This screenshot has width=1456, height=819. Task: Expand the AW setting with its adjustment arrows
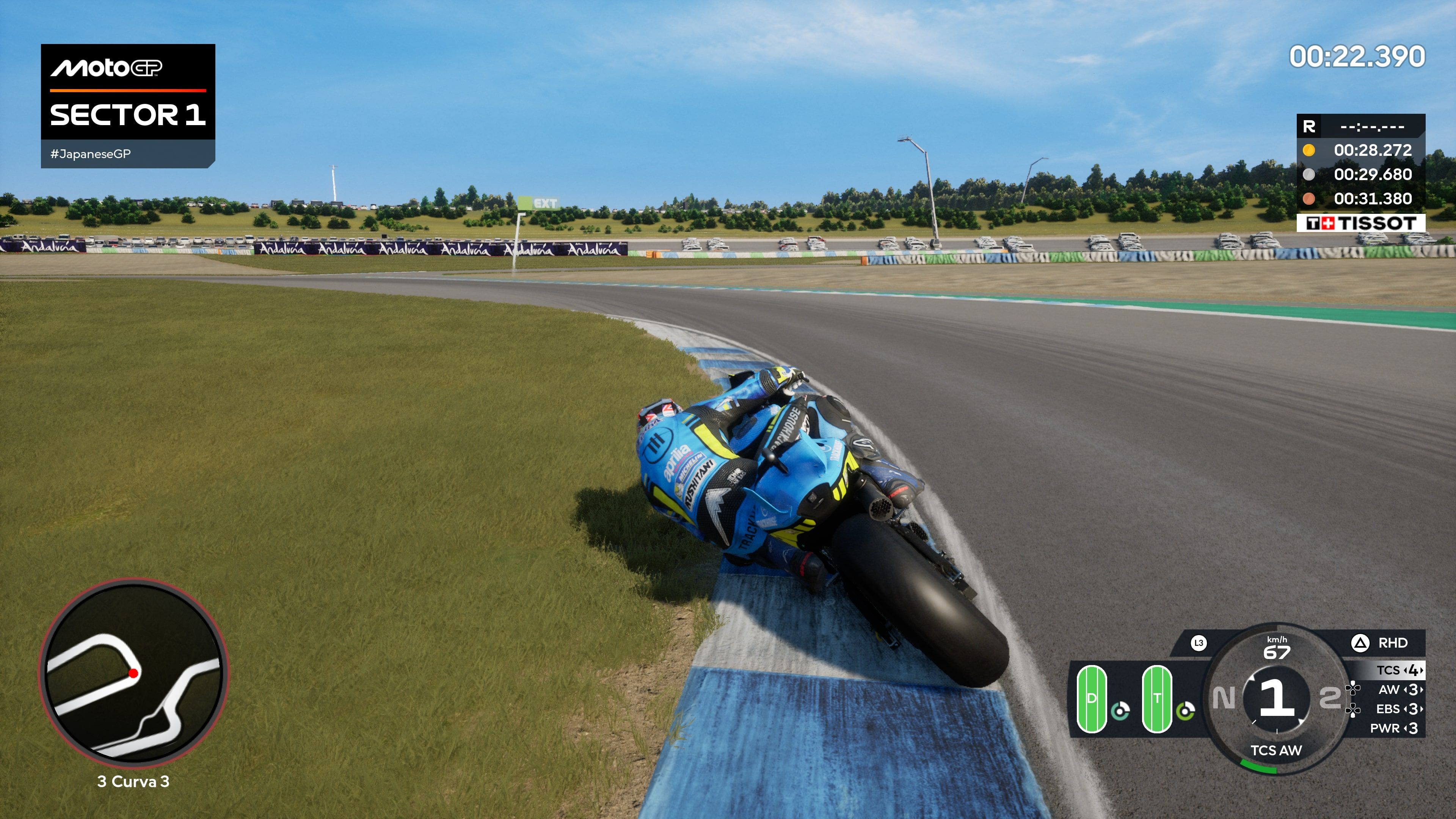tap(1413, 690)
